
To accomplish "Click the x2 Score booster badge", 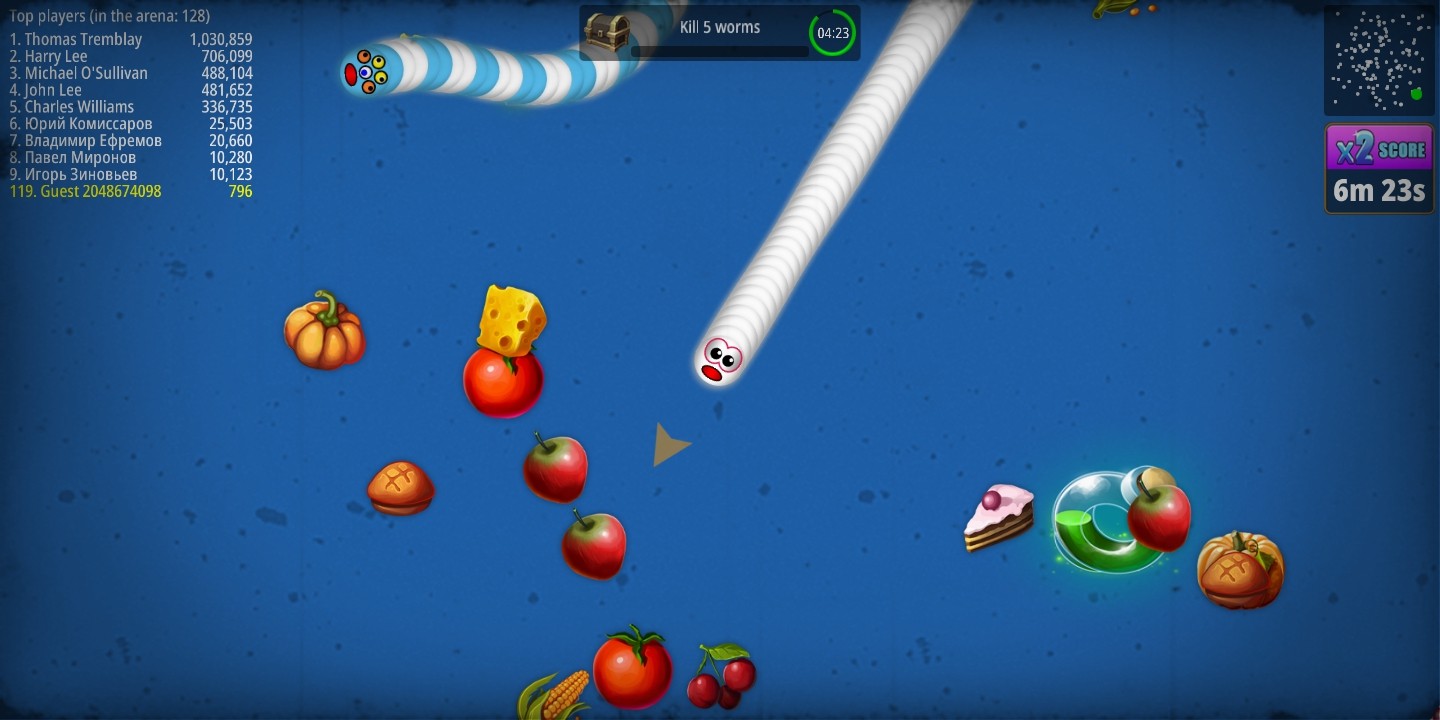I will pos(1378,148).
